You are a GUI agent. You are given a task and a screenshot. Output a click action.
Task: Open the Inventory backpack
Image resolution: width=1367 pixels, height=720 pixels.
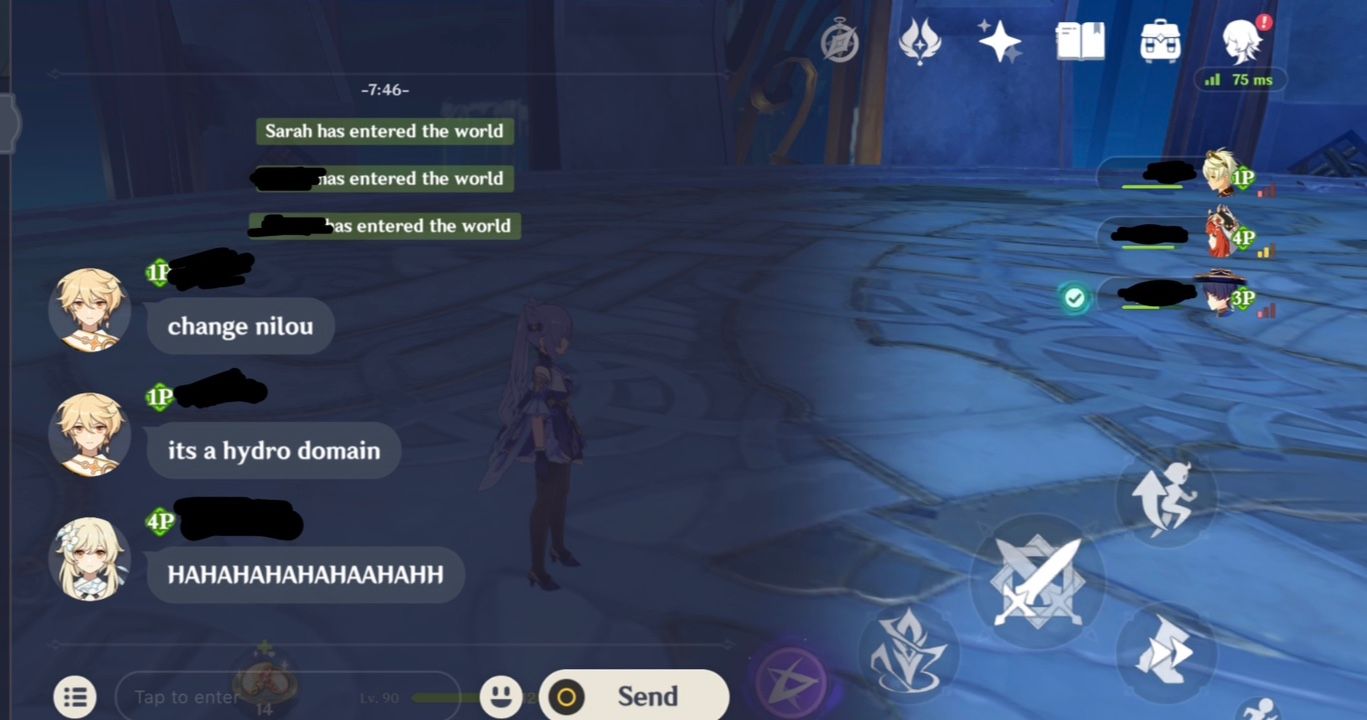(1159, 41)
